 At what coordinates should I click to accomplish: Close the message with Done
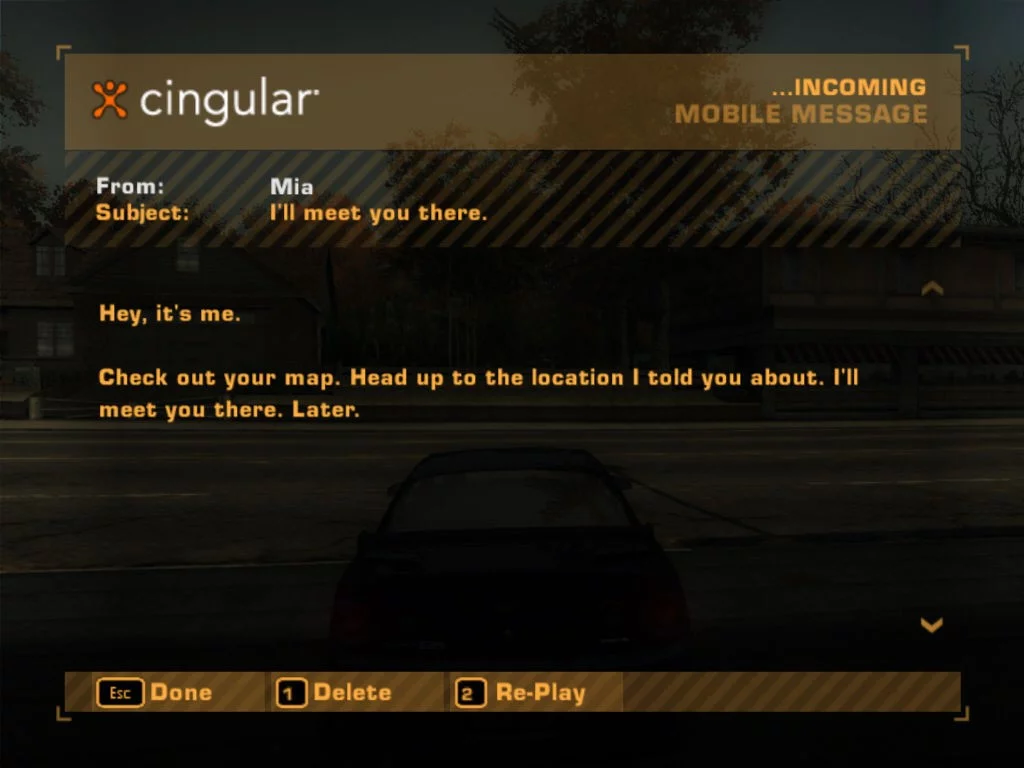(155, 692)
